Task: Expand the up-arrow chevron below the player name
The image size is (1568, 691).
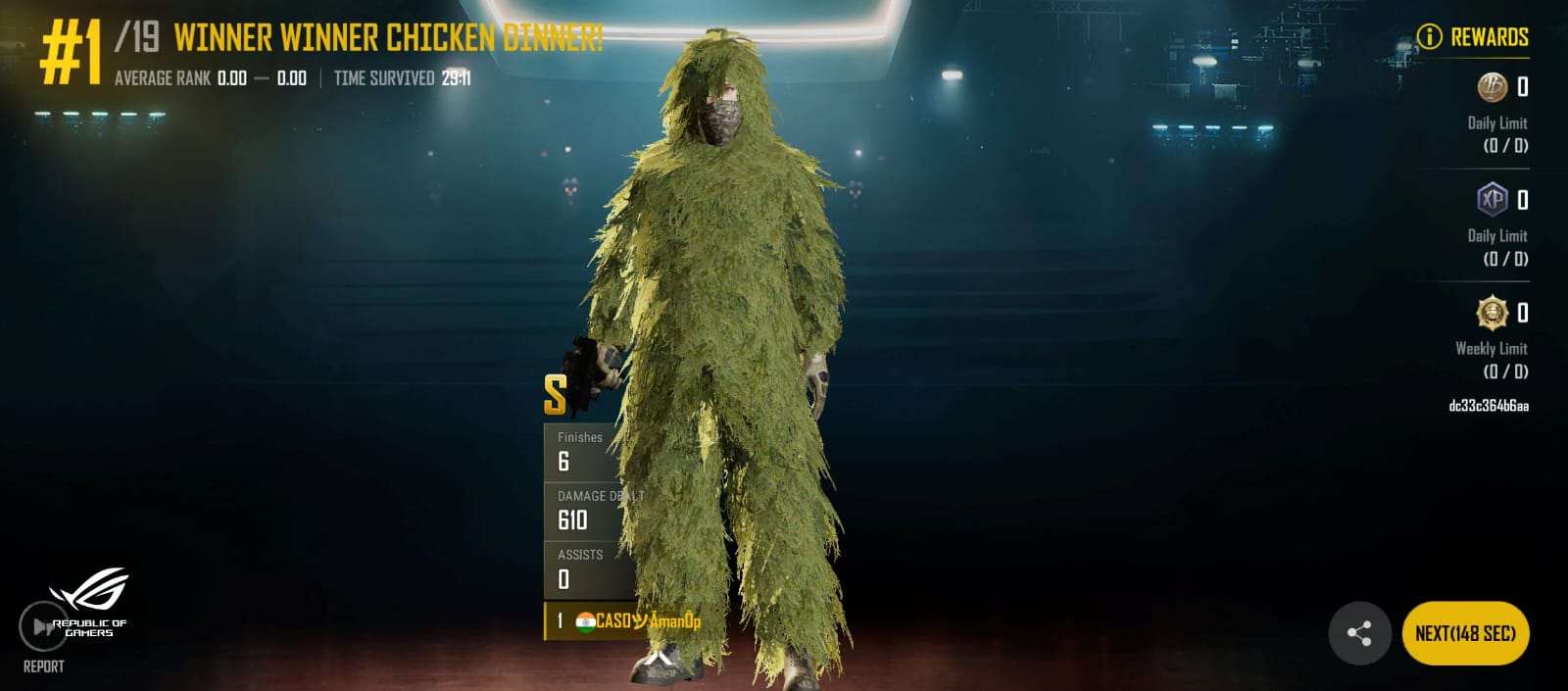Action: pos(659,659)
